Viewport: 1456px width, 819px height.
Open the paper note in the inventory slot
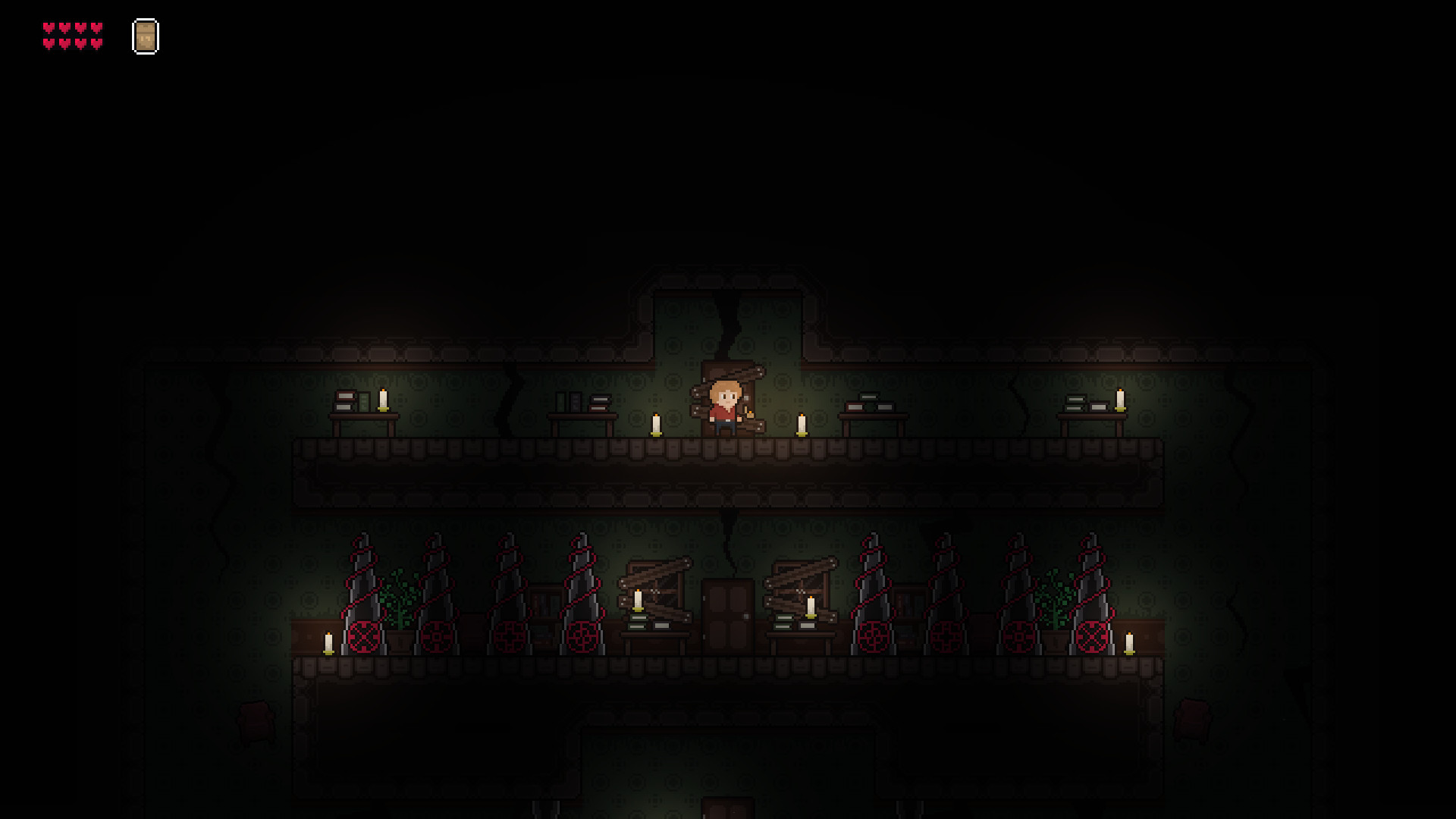pos(145,36)
